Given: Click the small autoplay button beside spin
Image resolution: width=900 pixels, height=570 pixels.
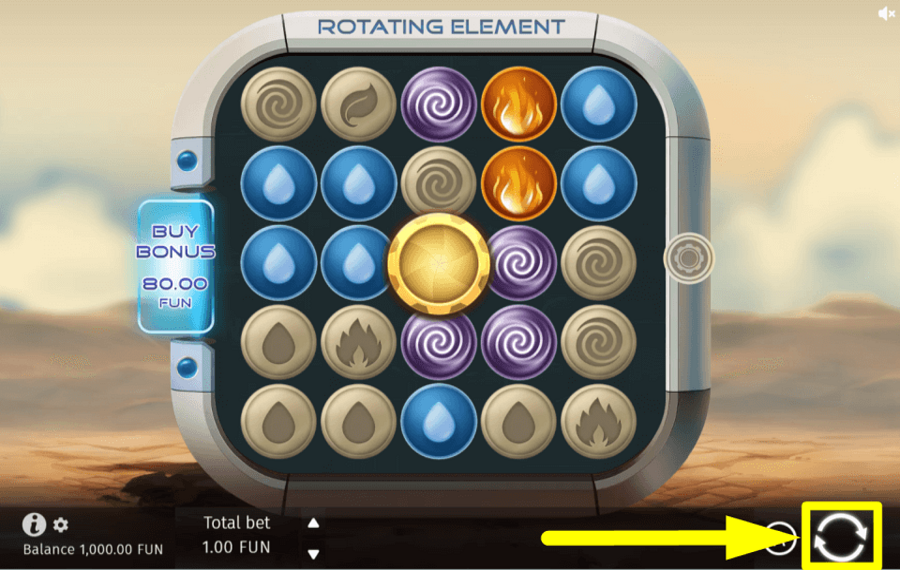Looking at the screenshot, I should point(781,537).
